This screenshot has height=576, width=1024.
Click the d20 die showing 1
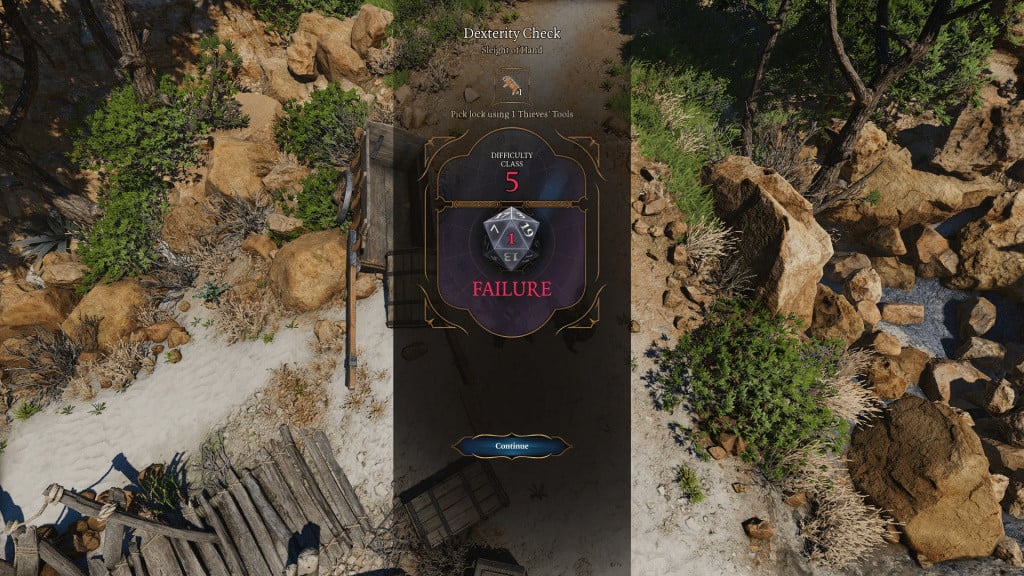511,241
